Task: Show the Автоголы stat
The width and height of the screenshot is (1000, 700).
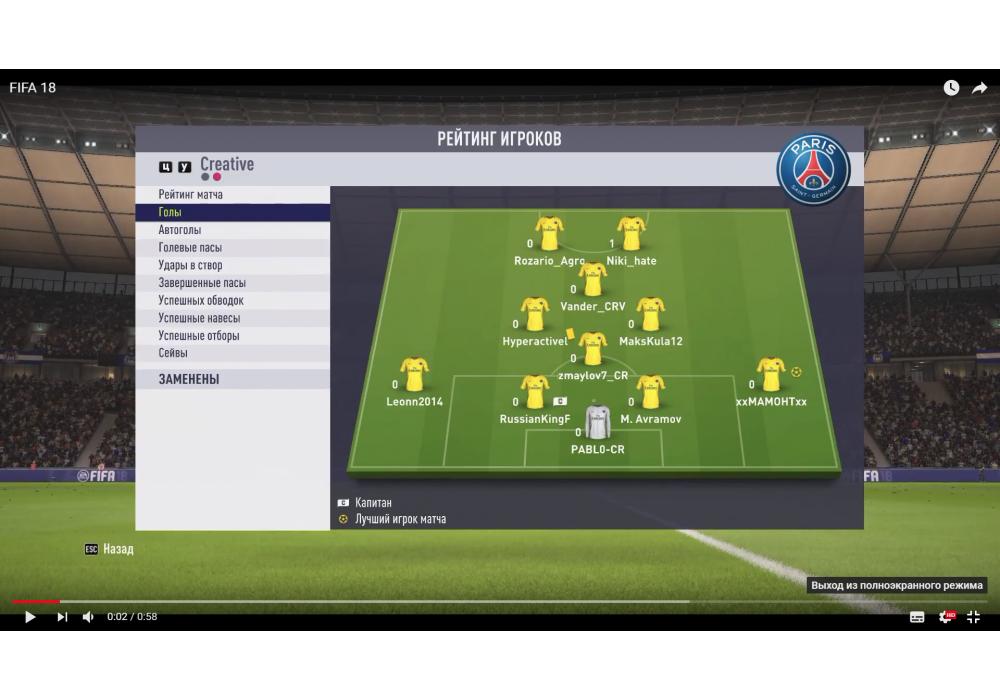Action: coord(180,230)
